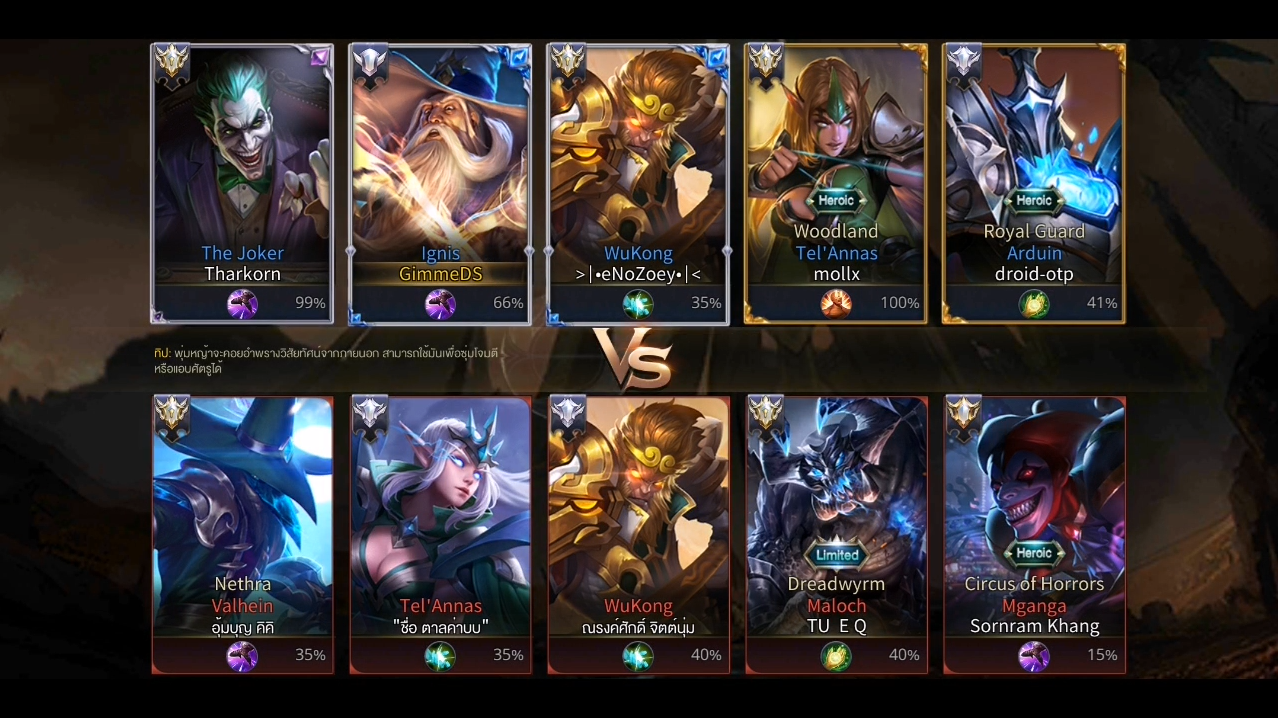The image size is (1278, 718).
Task: Click the purple talent icon under Sornram Khang
Action: click(x=1034, y=656)
